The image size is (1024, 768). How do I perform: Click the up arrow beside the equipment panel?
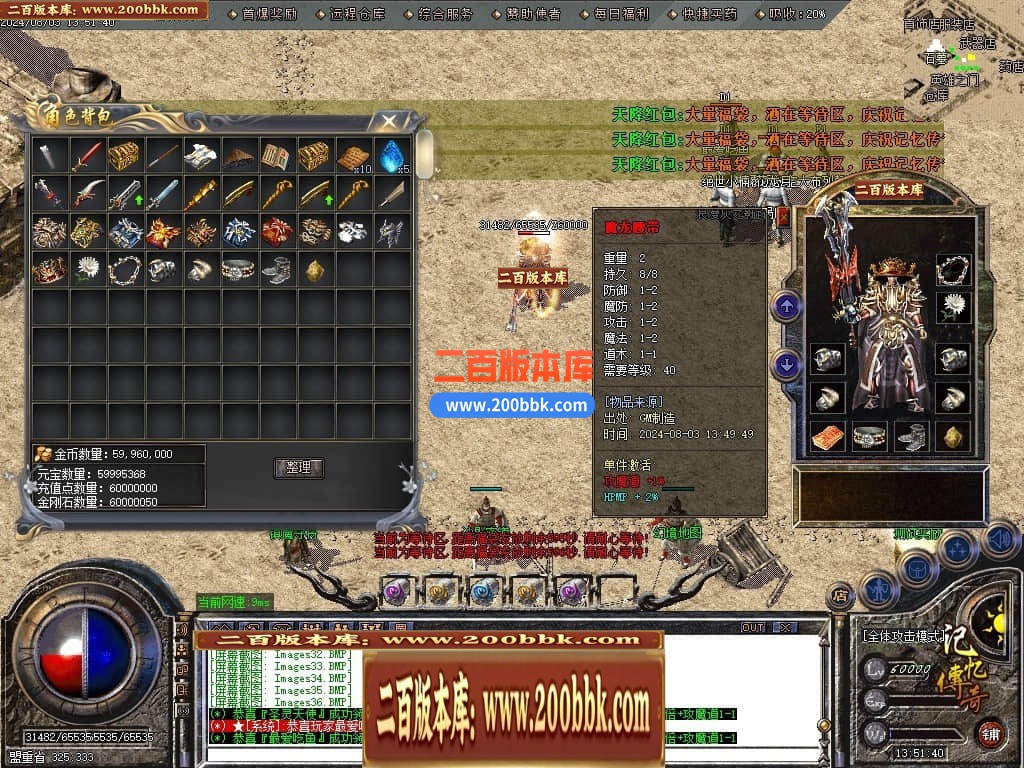click(787, 306)
